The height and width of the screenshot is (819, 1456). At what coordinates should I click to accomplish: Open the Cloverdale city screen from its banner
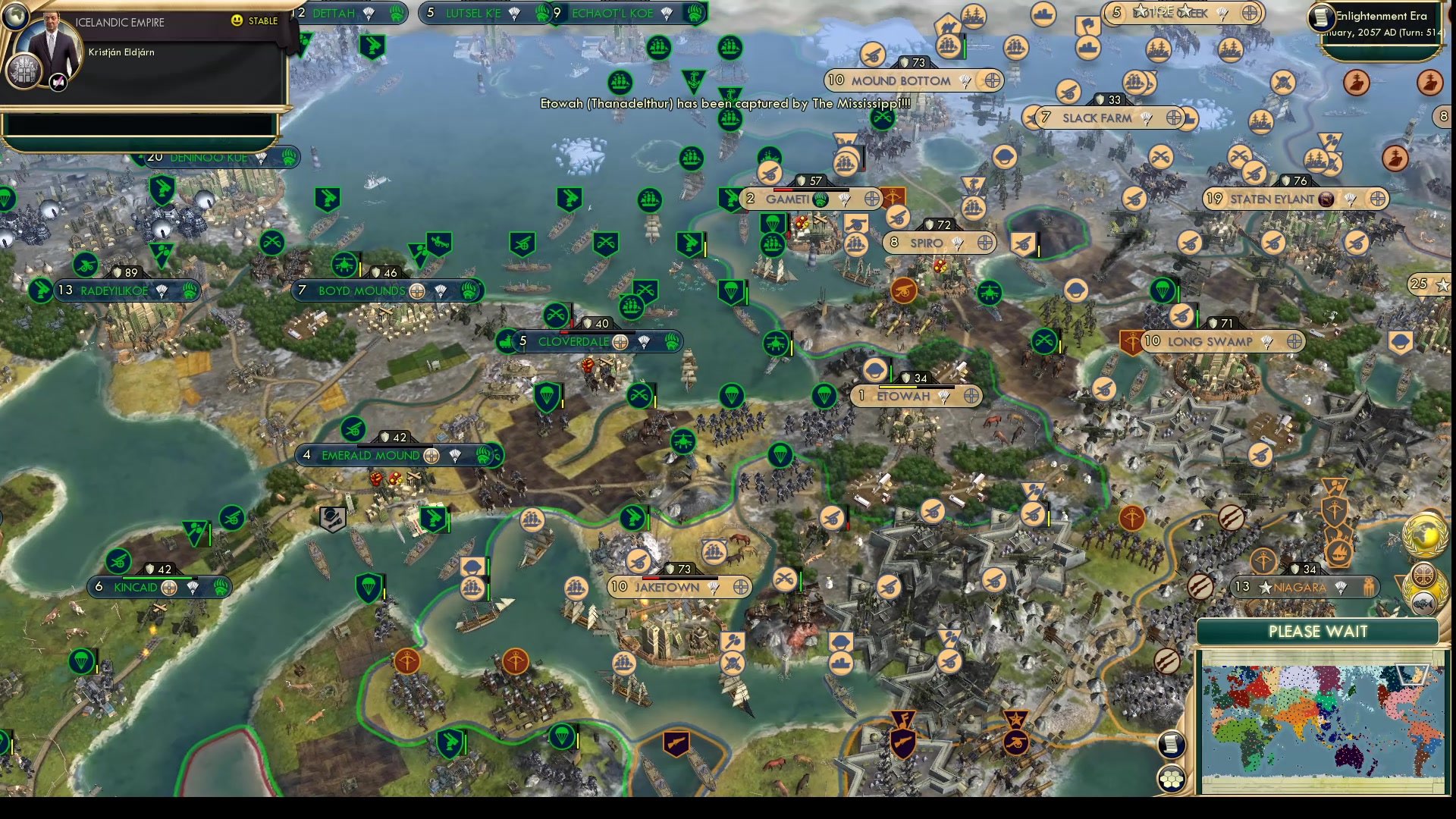pos(574,343)
